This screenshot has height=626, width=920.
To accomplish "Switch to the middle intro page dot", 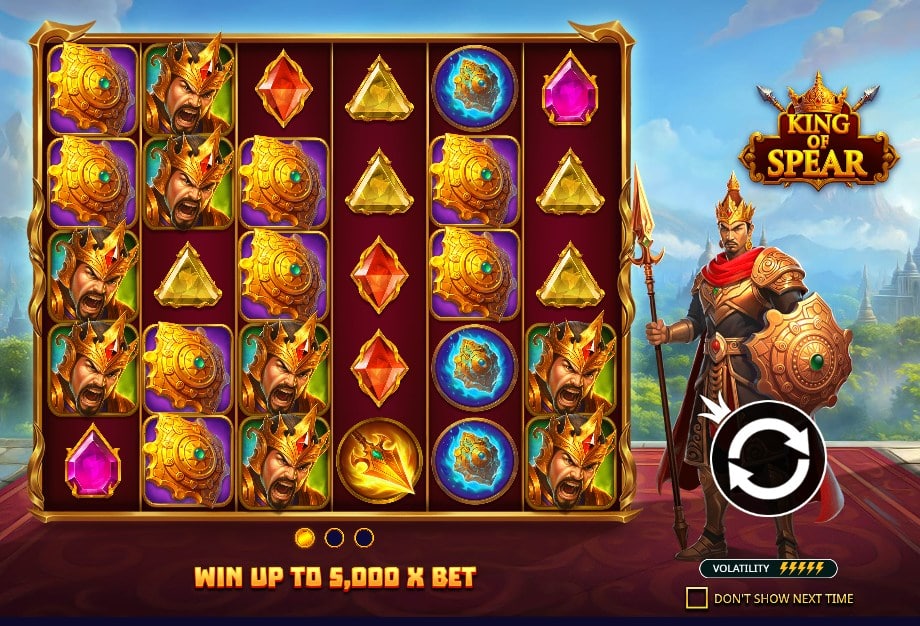I will [x=335, y=538].
